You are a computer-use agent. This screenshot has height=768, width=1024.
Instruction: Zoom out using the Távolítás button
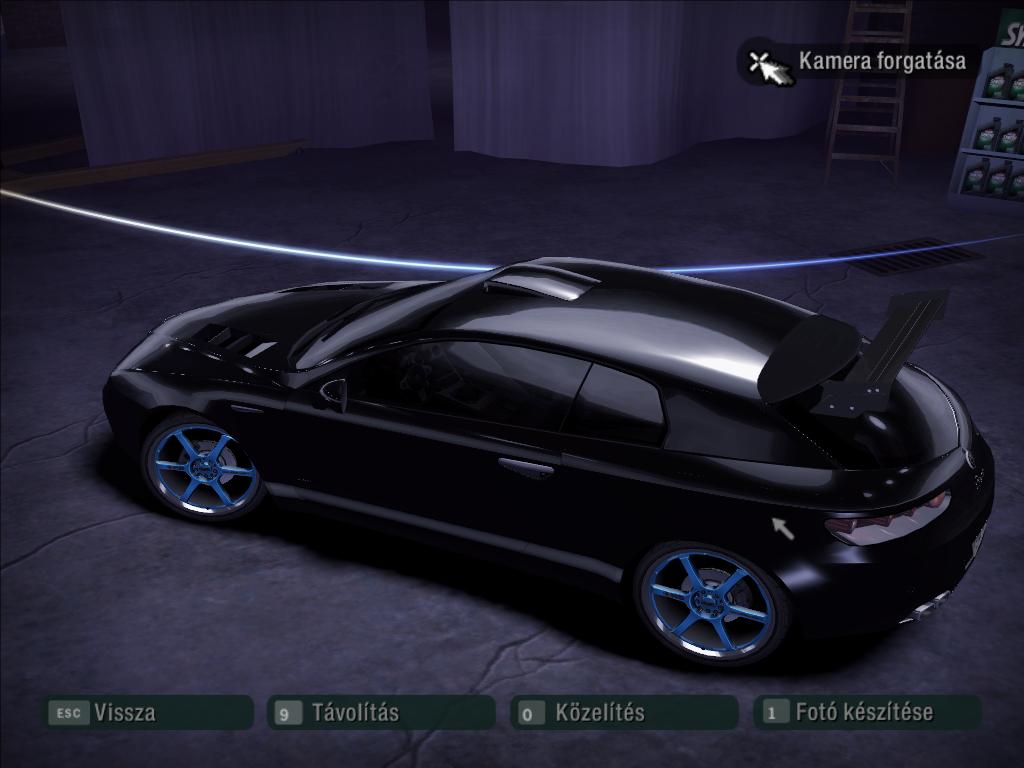[381, 713]
